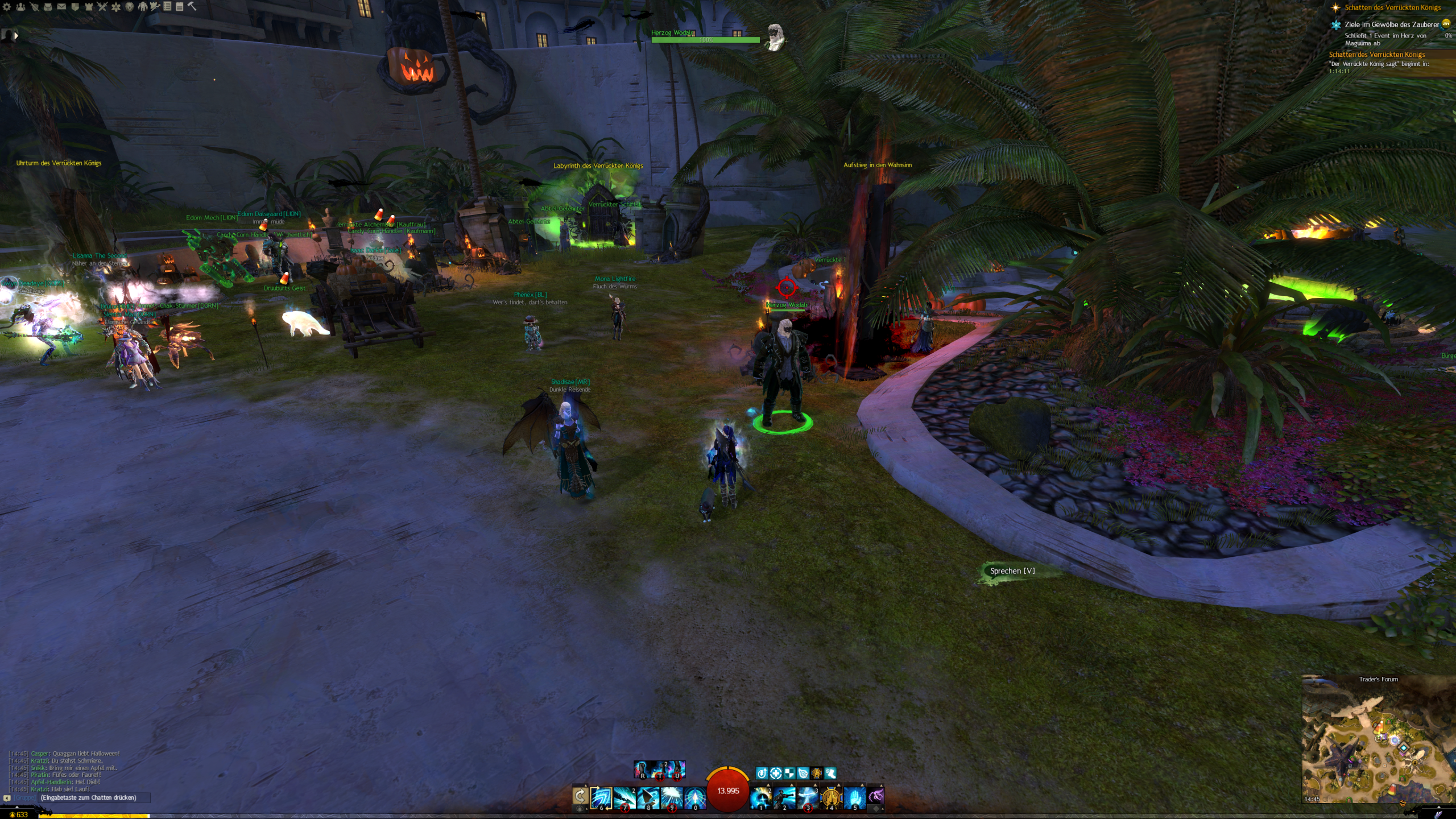Expand the party portrait arrow toggle
This screenshot has height=819, width=1456.
pyautogui.click(x=16, y=36)
